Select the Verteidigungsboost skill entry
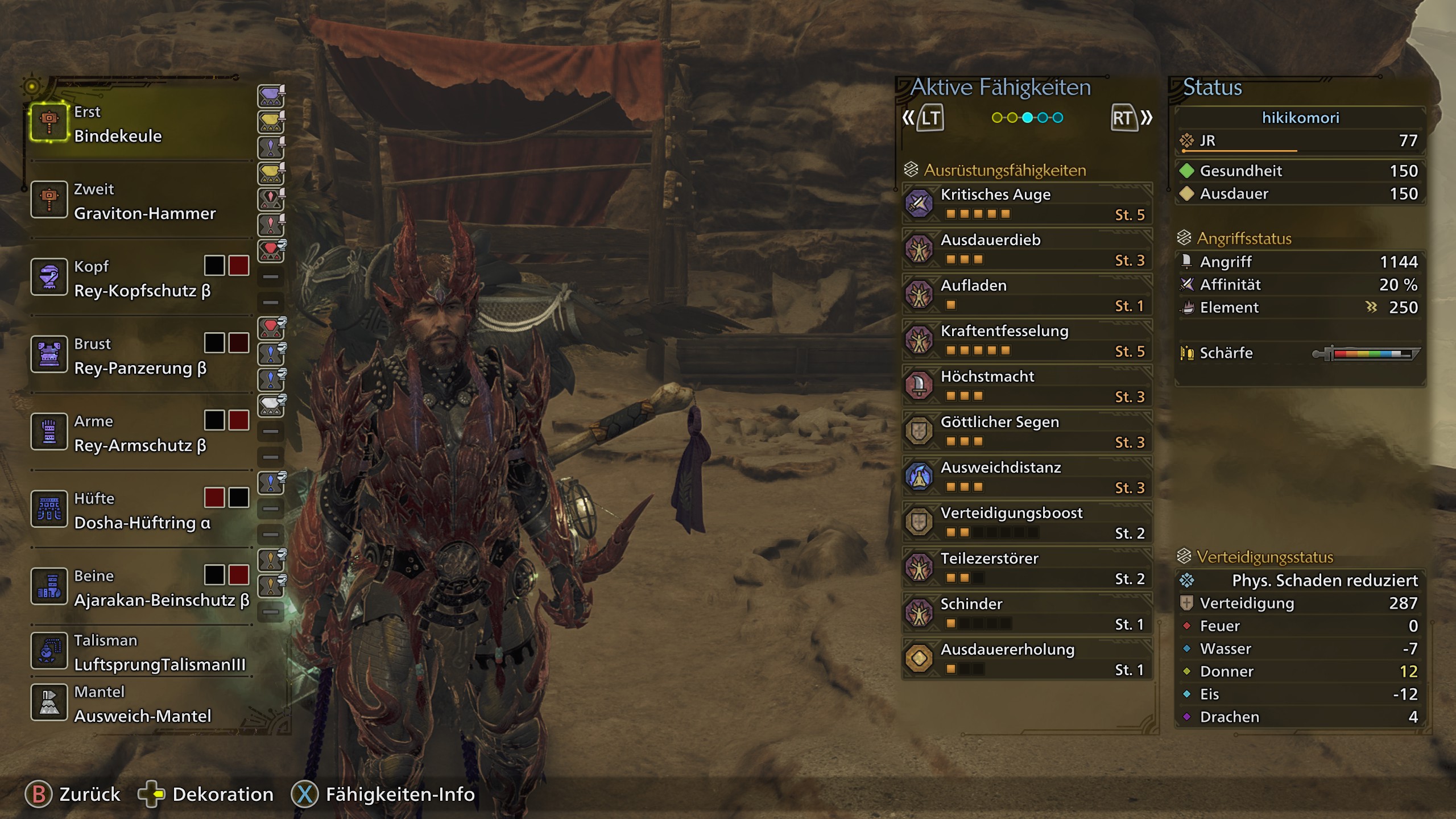Image resolution: width=1456 pixels, height=819 pixels. [1027, 522]
